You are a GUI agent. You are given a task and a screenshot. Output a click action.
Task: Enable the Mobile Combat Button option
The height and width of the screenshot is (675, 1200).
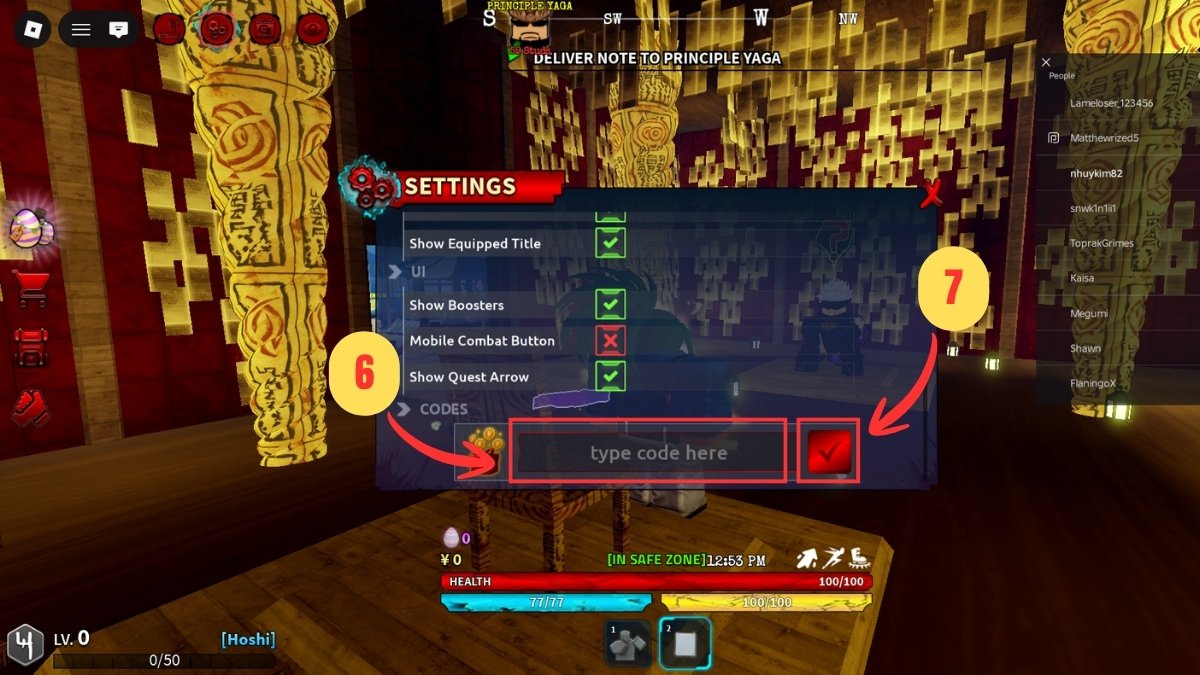coord(610,341)
